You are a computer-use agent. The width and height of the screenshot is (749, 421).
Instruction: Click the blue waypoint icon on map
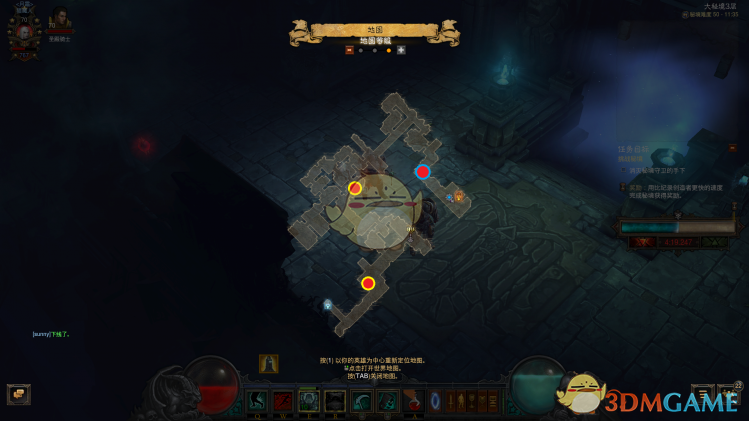point(327,304)
